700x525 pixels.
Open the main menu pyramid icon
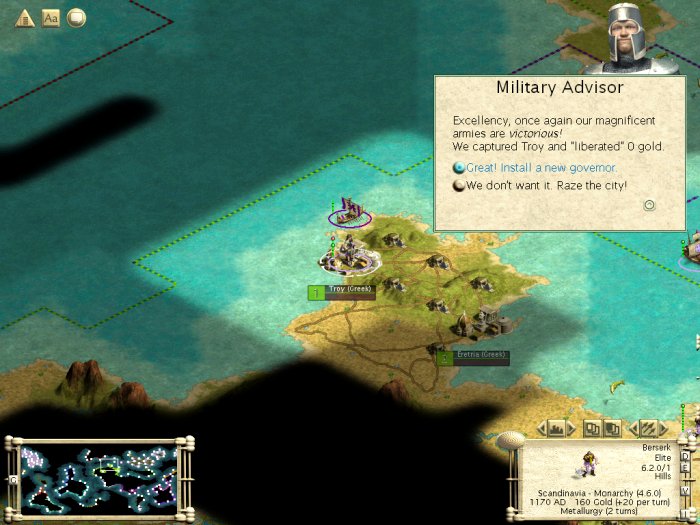coord(24,17)
